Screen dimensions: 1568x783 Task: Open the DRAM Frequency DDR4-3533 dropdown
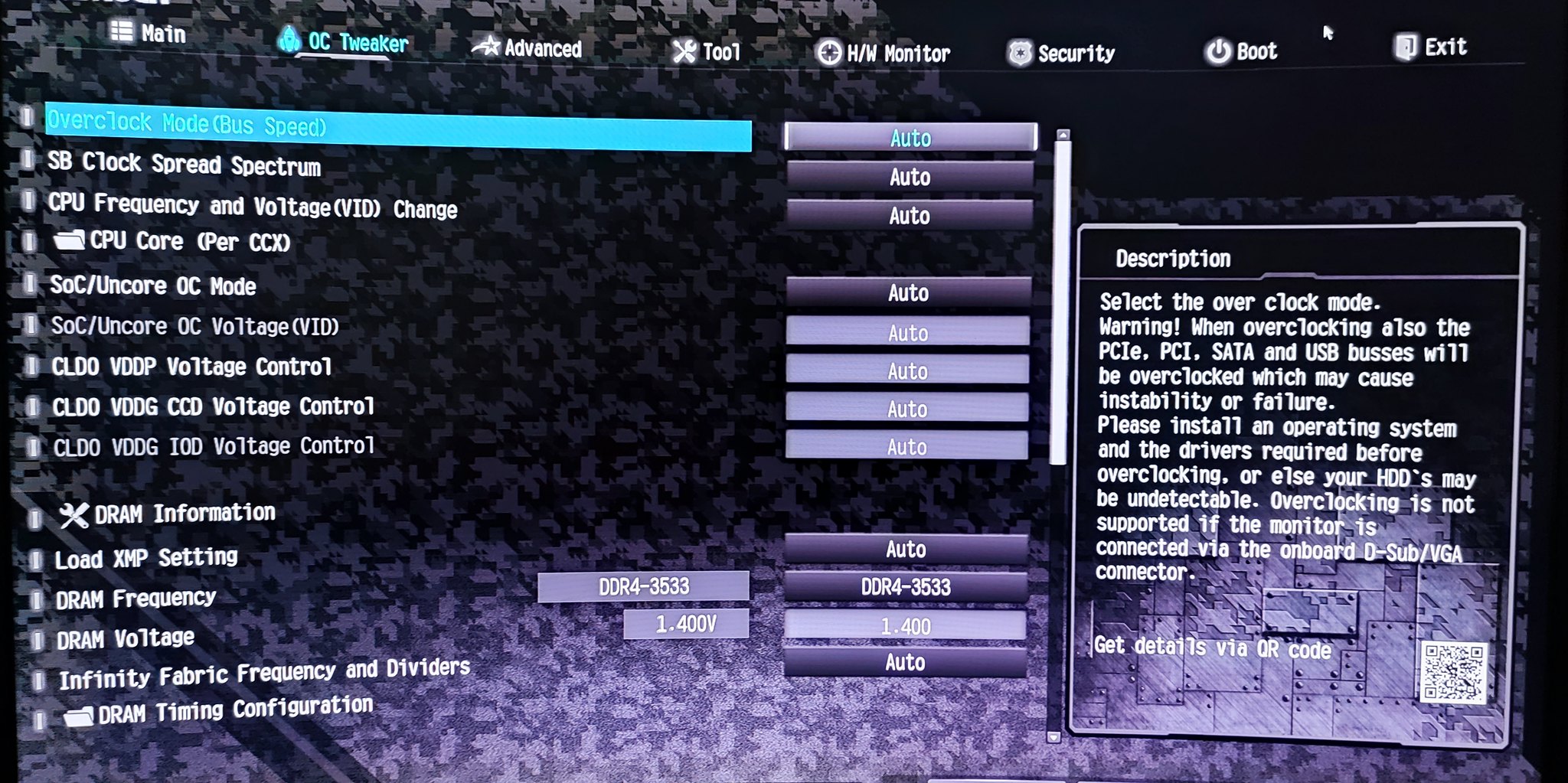[906, 587]
